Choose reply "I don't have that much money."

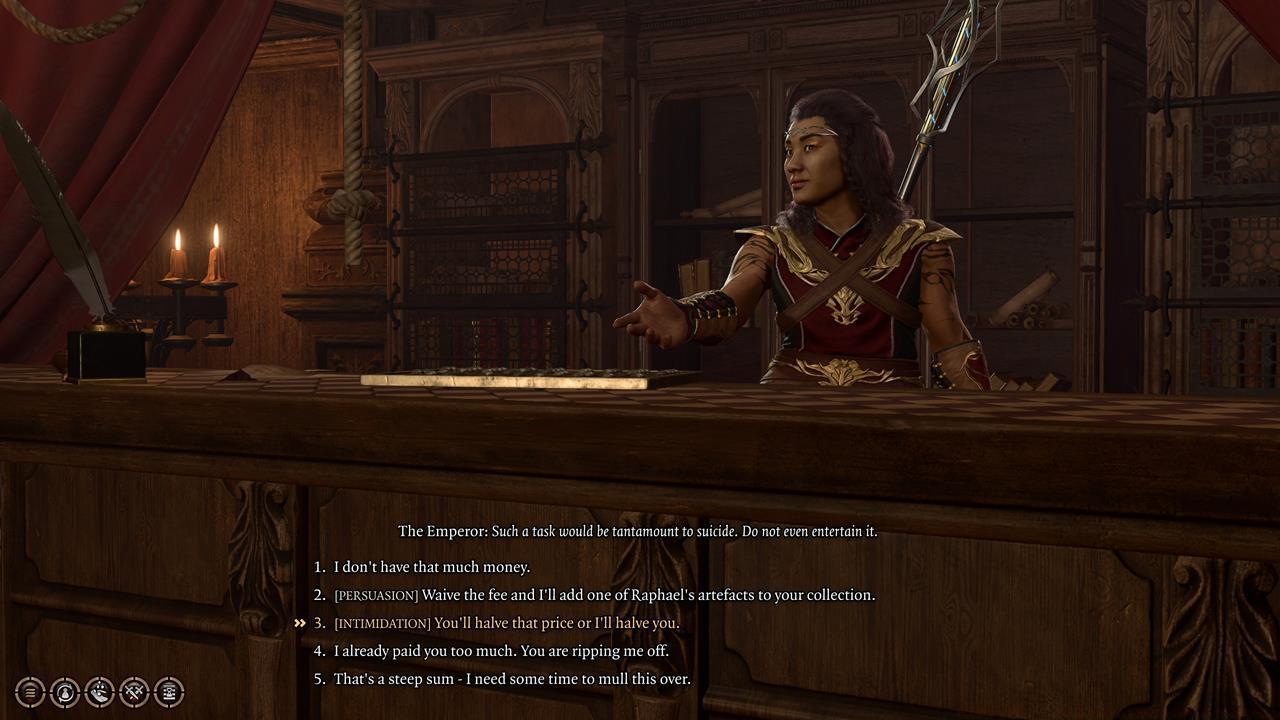click(x=431, y=567)
